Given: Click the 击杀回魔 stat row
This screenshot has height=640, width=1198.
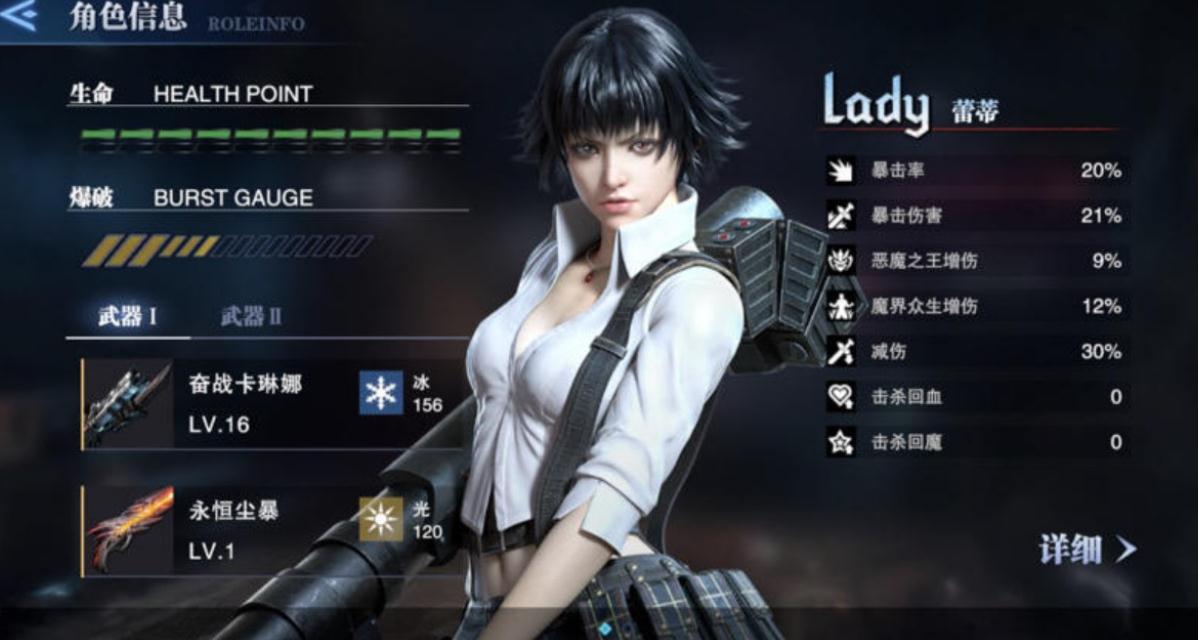Looking at the screenshot, I should click(x=975, y=442).
